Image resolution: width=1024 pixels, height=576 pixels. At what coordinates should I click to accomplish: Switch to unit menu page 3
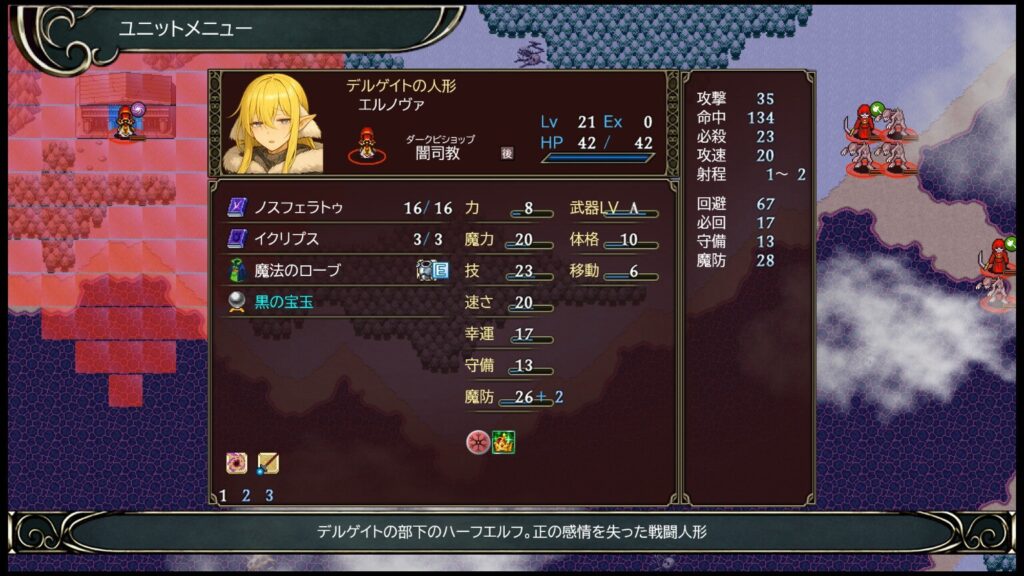click(269, 495)
